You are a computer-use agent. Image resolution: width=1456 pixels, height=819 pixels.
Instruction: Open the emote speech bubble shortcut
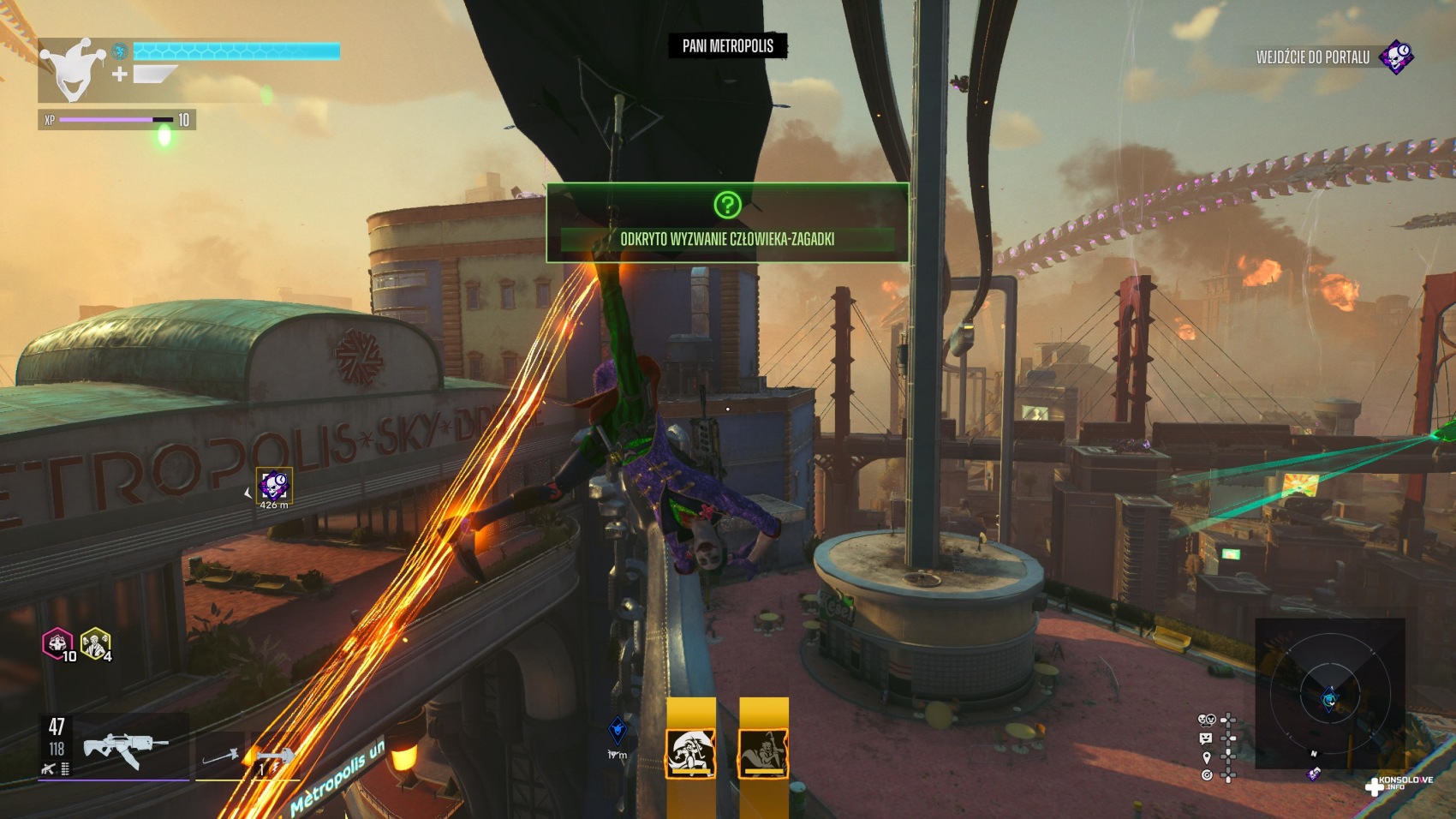(x=1207, y=738)
